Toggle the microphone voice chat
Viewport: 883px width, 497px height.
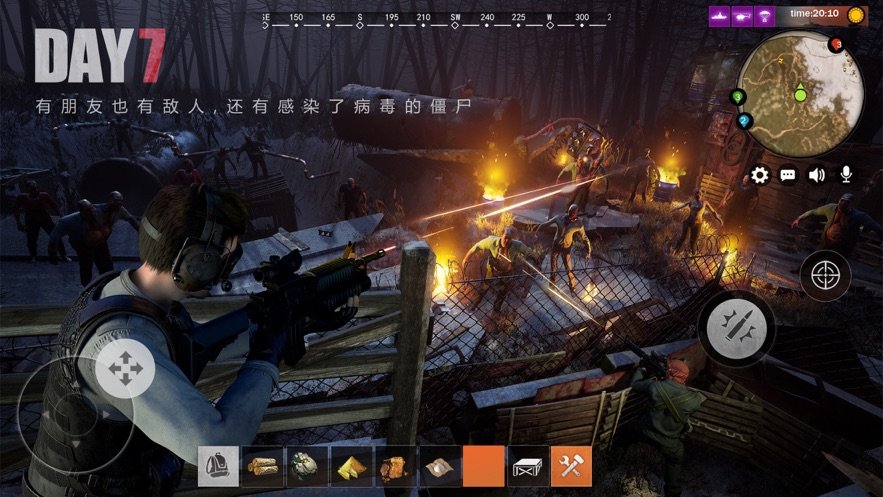[846, 175]
